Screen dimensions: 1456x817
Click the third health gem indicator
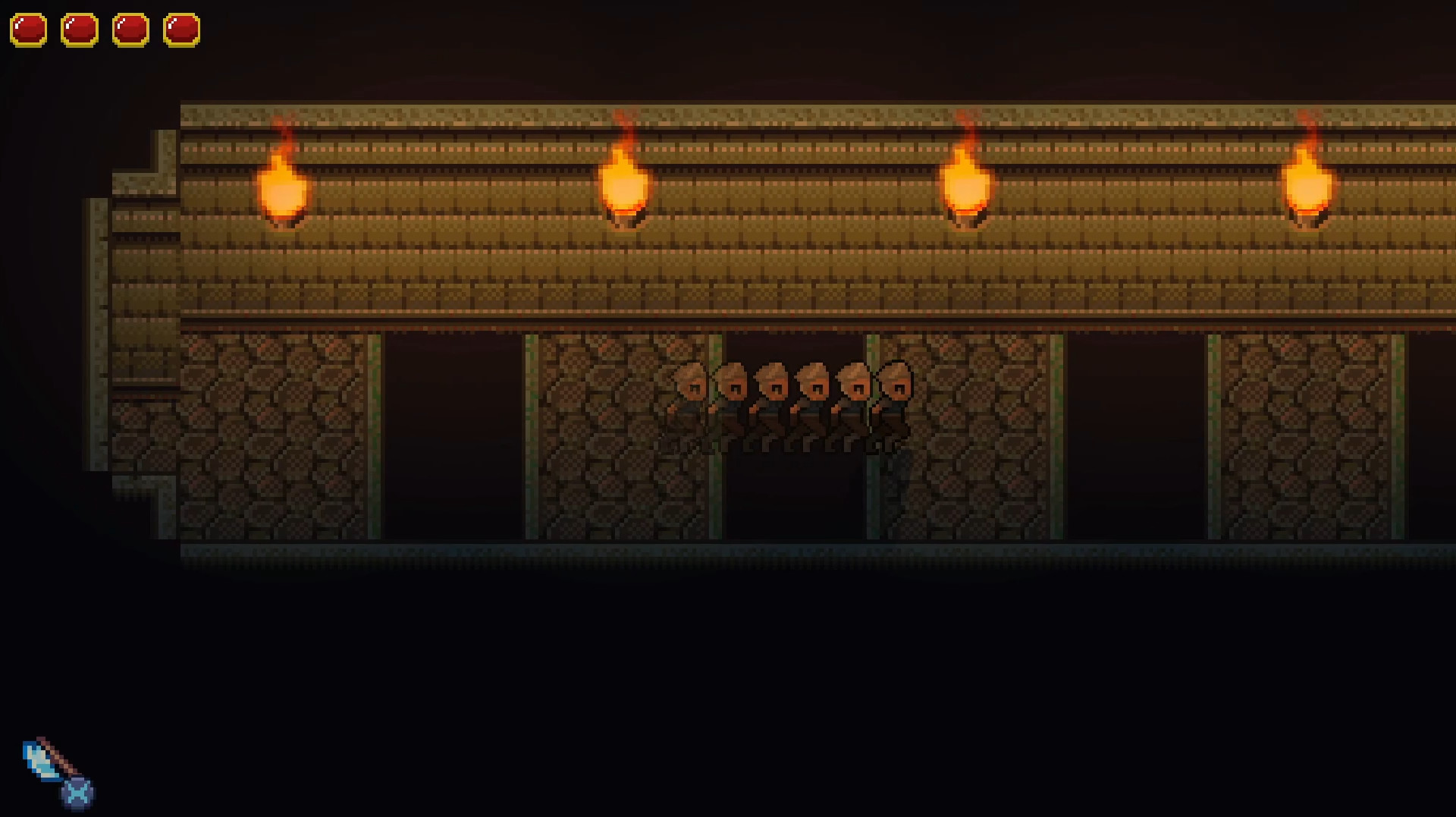[129, 29]
